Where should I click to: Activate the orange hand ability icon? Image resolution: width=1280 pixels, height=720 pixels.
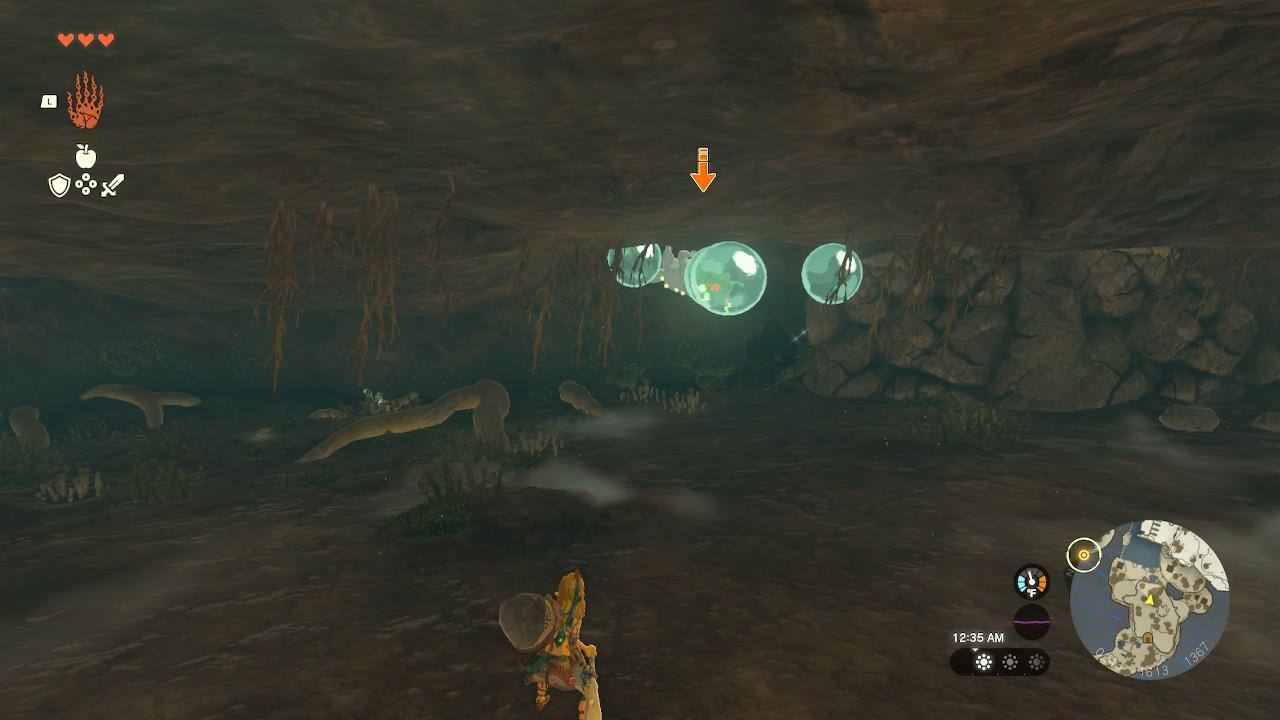click(86, 100)
